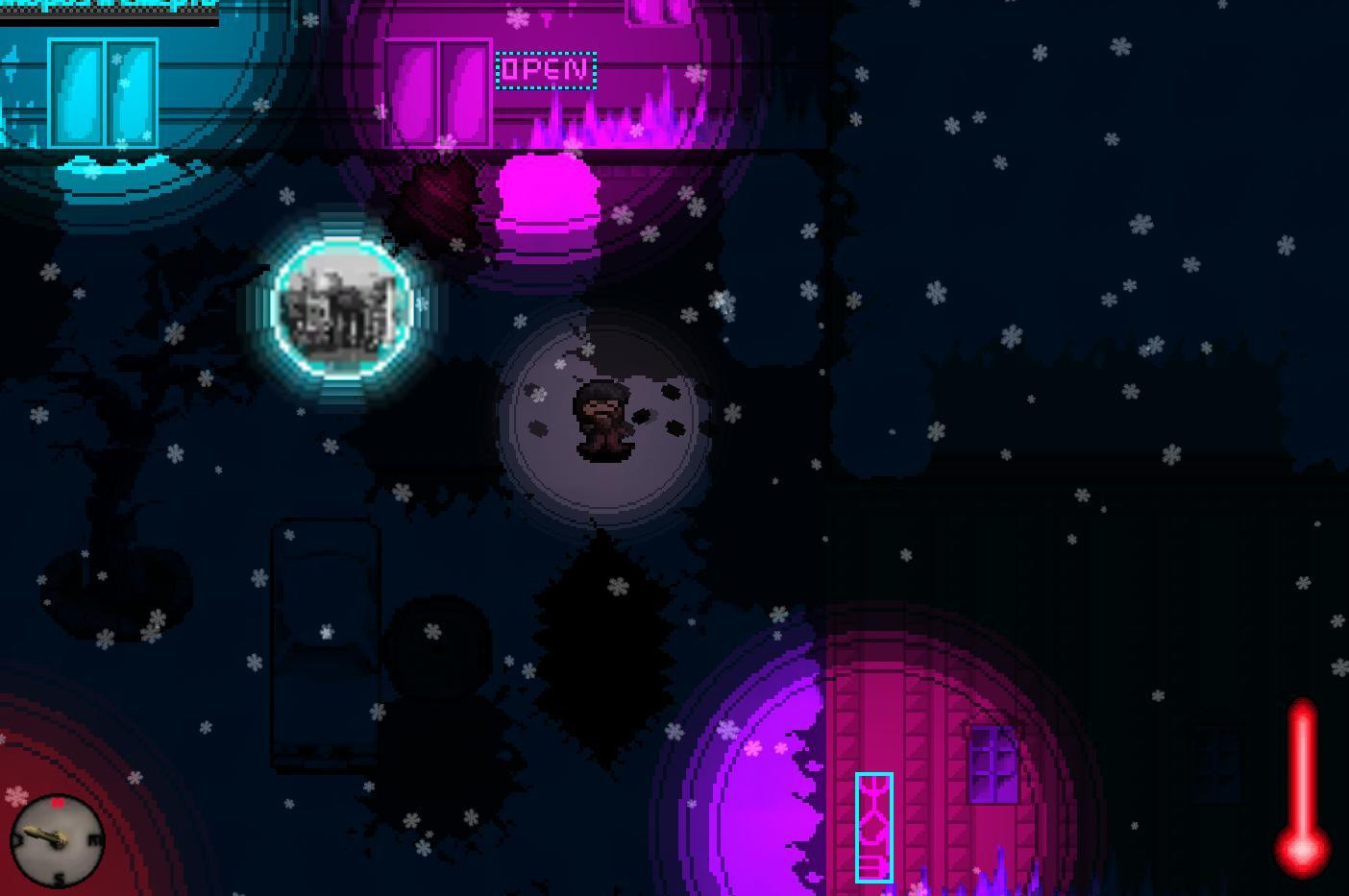The height and width of the screenshot is (896, 1349).
Task: Click the glowing photograph memory orb
Action: (342, 307)
